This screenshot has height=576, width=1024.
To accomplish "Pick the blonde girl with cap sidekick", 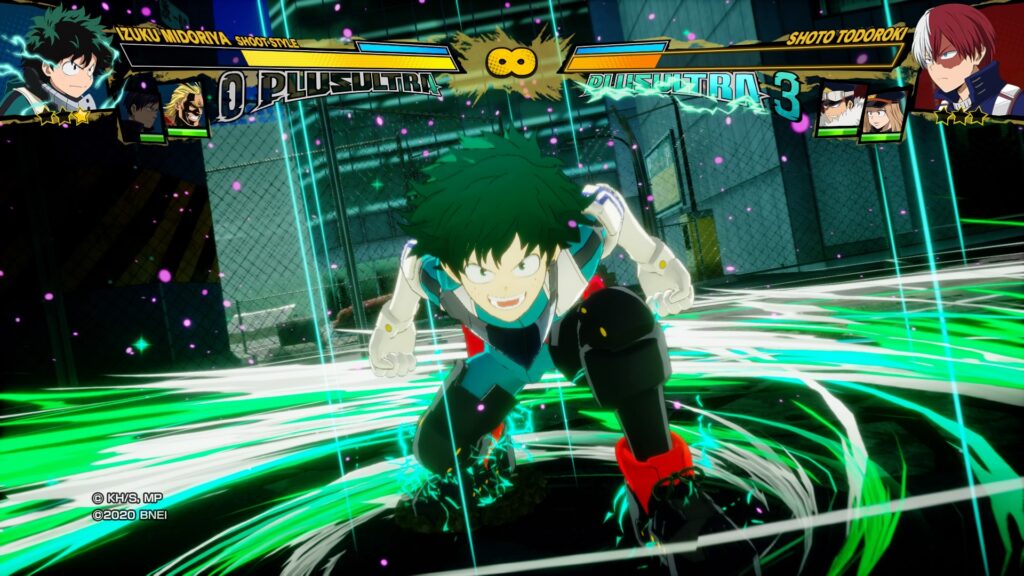I will 883,110.
